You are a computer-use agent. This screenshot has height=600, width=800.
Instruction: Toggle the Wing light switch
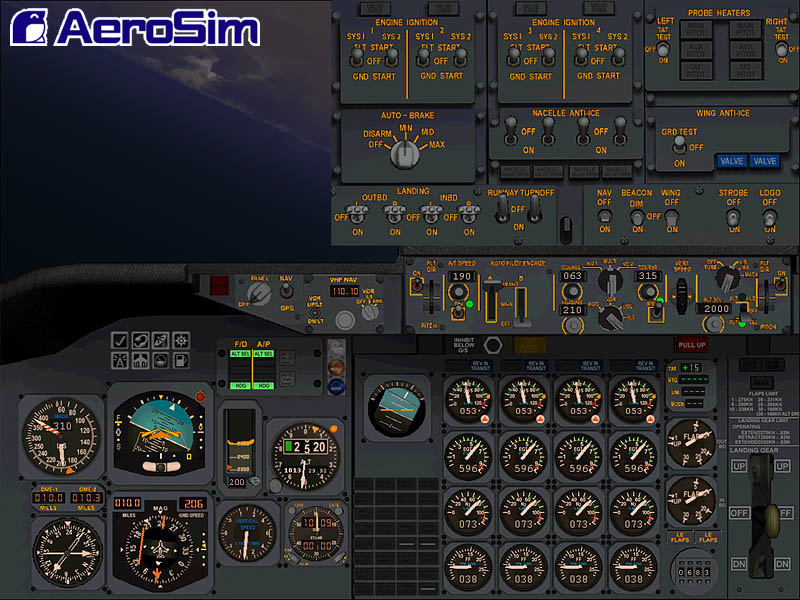coord(671,216)
